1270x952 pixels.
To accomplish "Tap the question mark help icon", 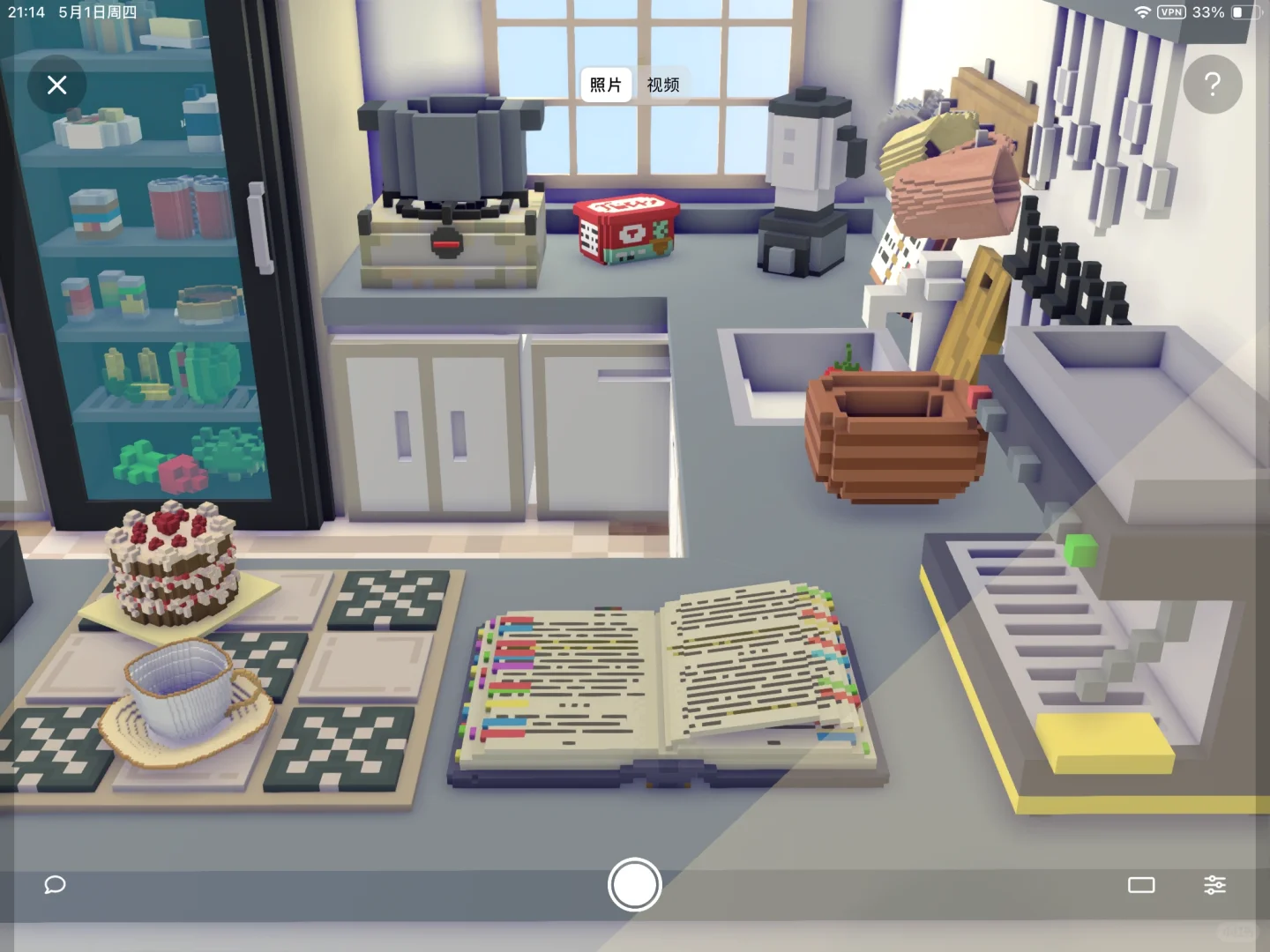I will click(1213, 85).
